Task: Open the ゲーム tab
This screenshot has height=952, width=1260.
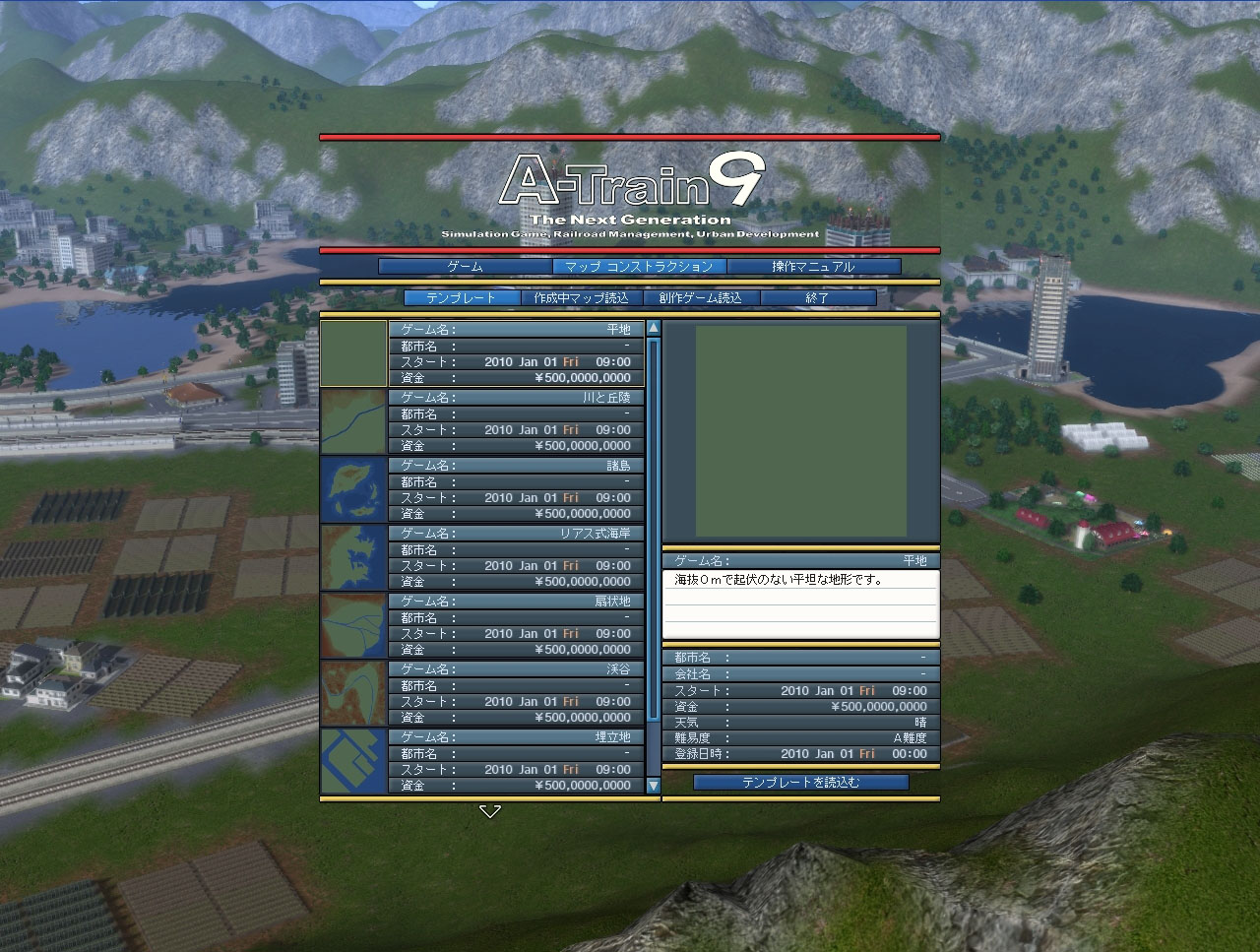Action: pos(465,267)
